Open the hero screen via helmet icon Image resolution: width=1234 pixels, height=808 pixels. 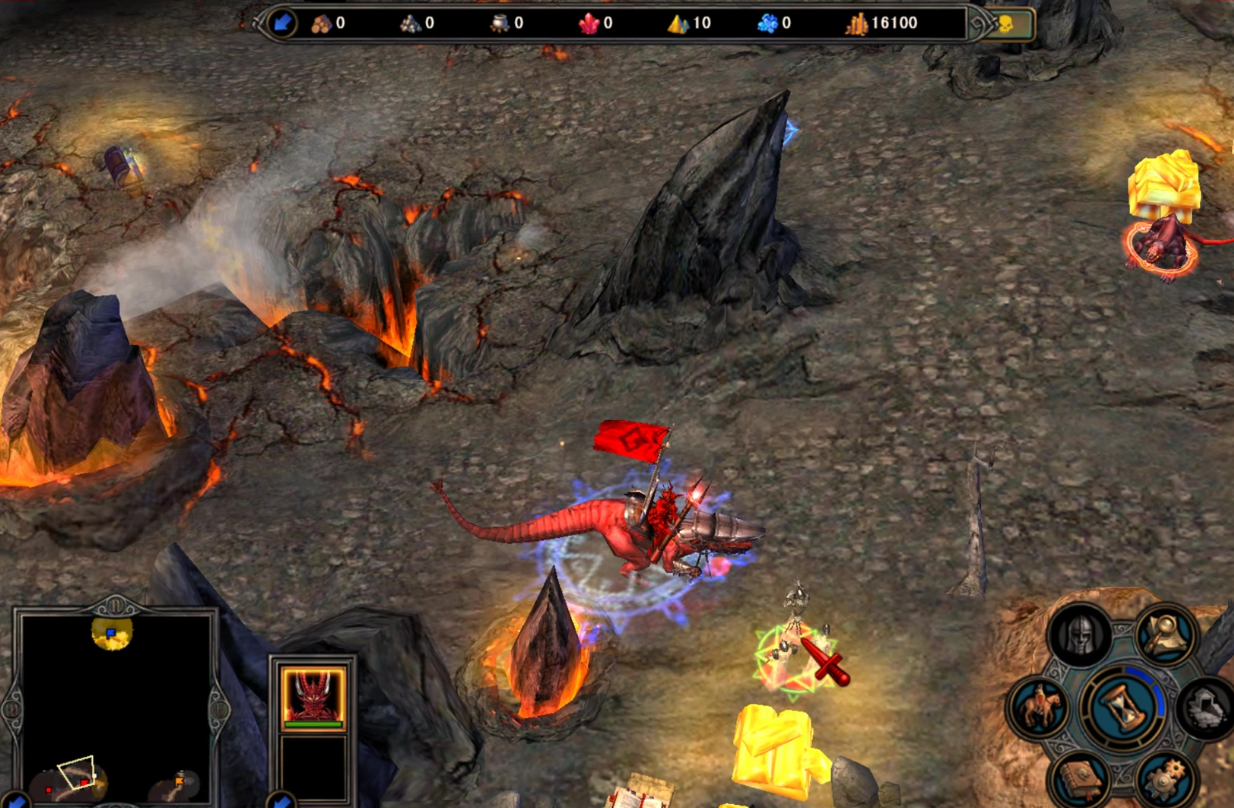(x=1080, y=634)
